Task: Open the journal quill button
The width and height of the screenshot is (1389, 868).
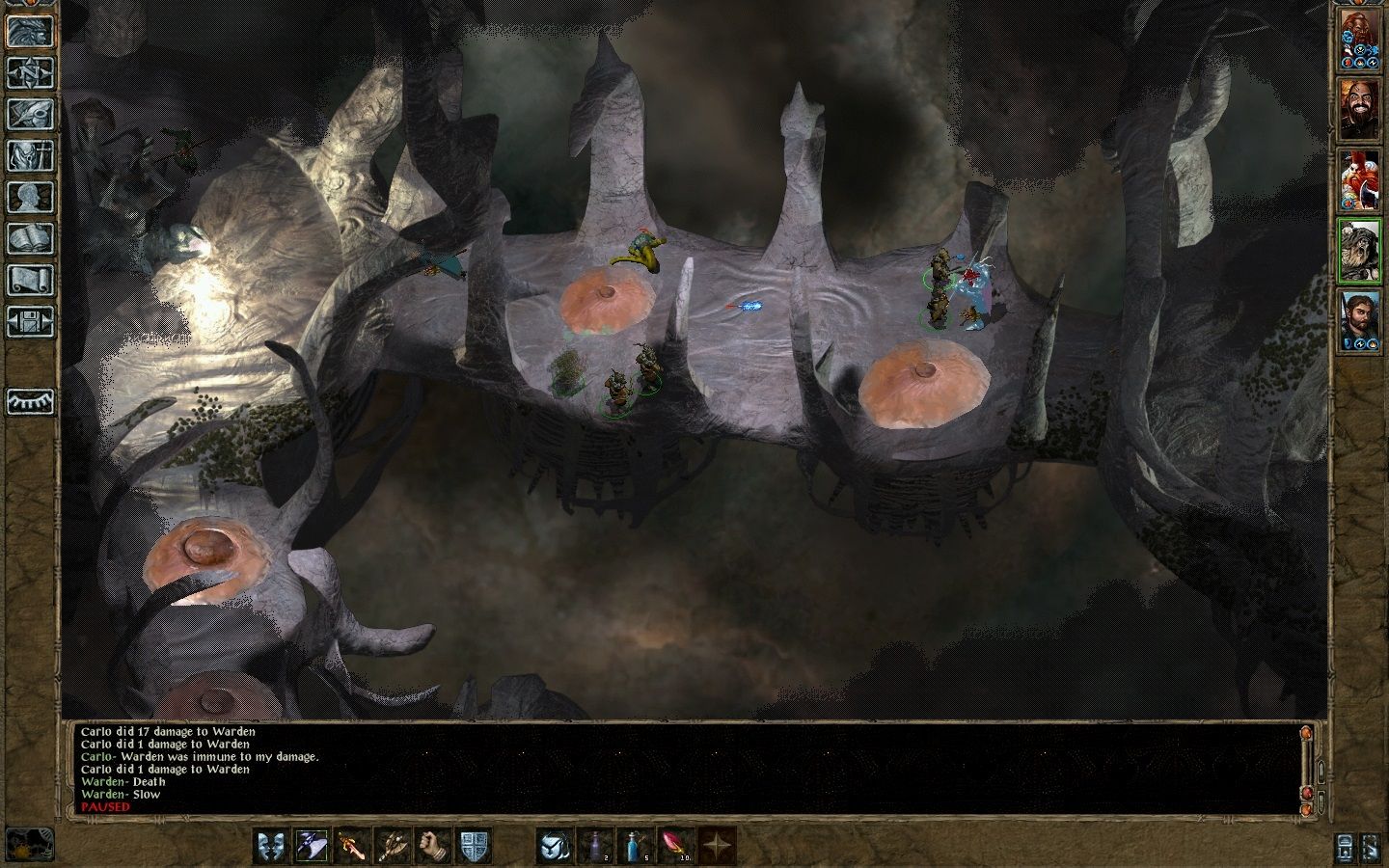Action: 30,114
